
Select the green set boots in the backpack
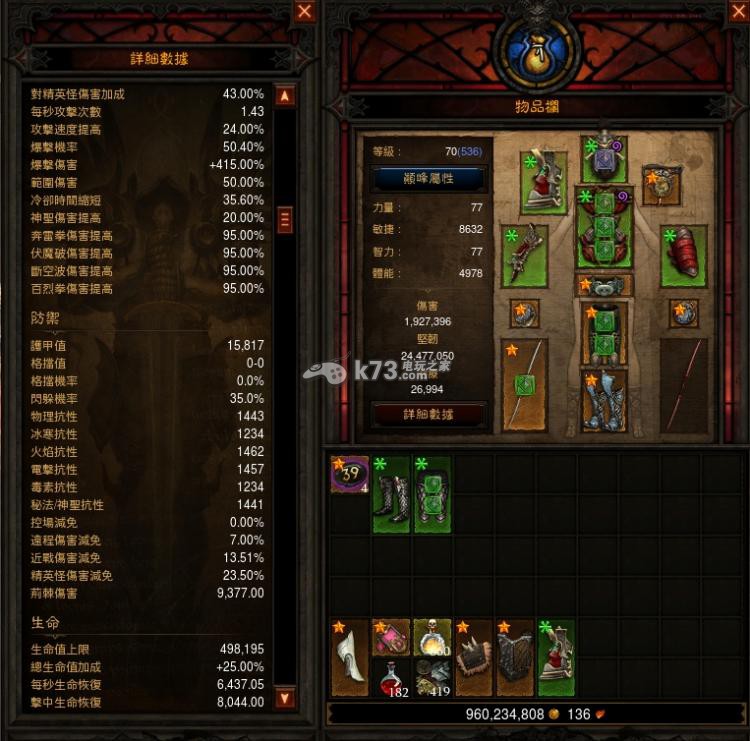point(391,494)
